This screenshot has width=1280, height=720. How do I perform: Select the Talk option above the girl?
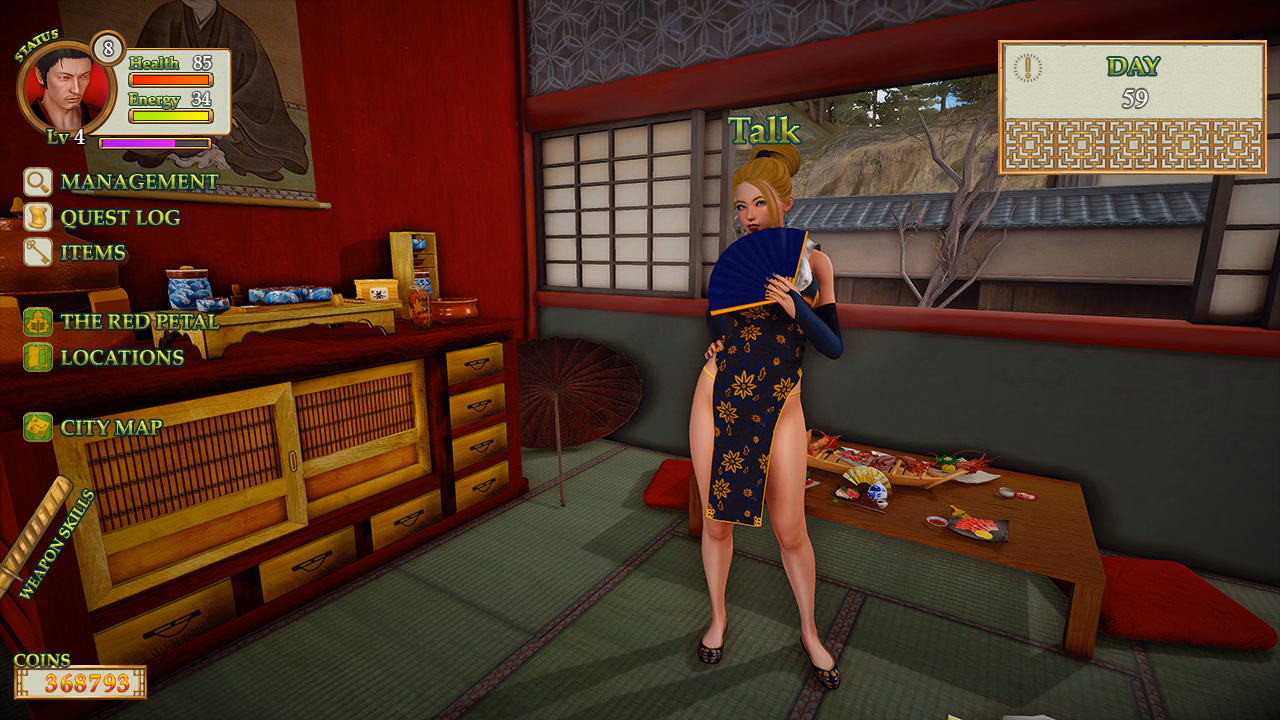coord(764,130)
